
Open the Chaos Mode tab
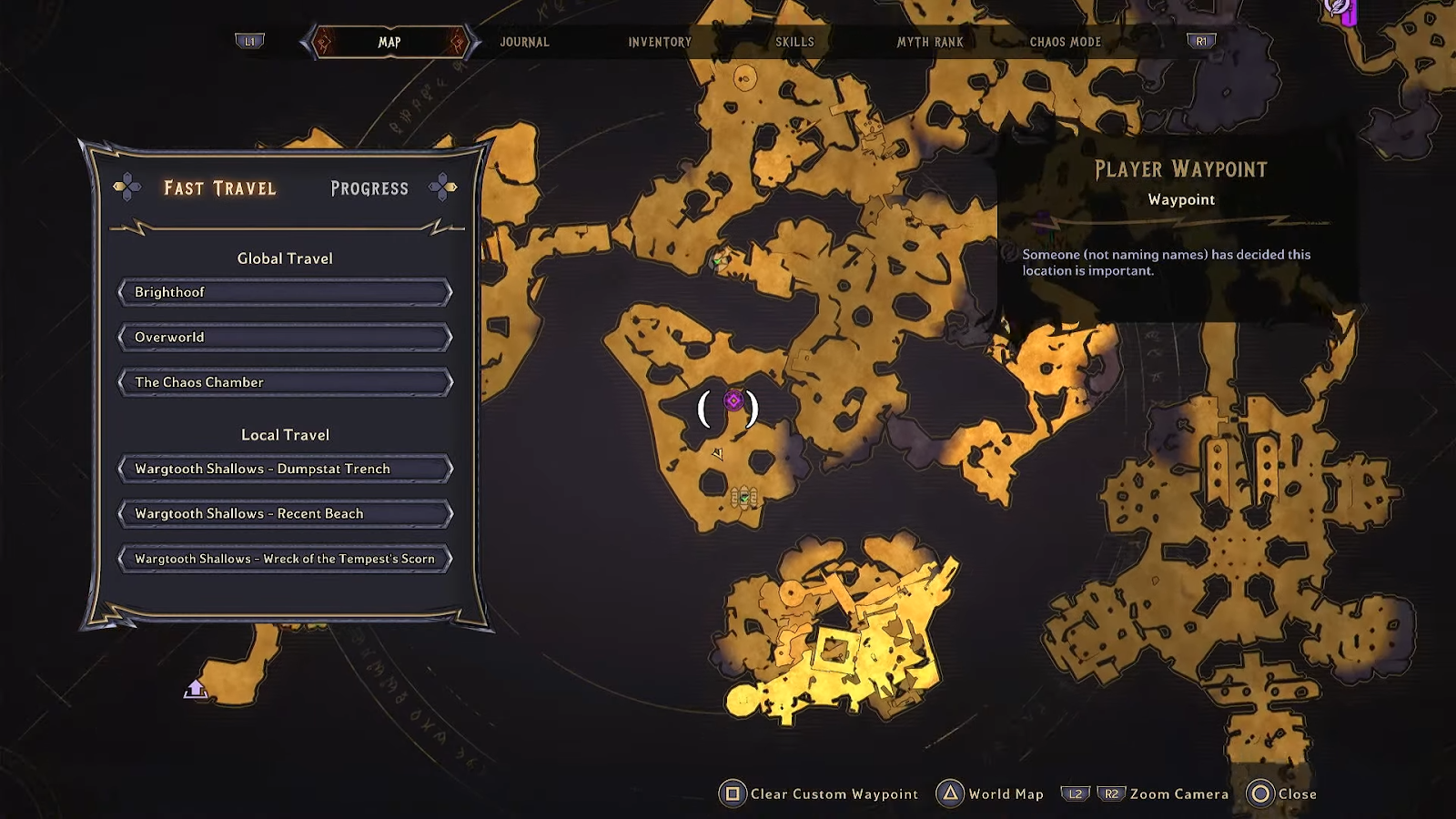[1065, 42]
